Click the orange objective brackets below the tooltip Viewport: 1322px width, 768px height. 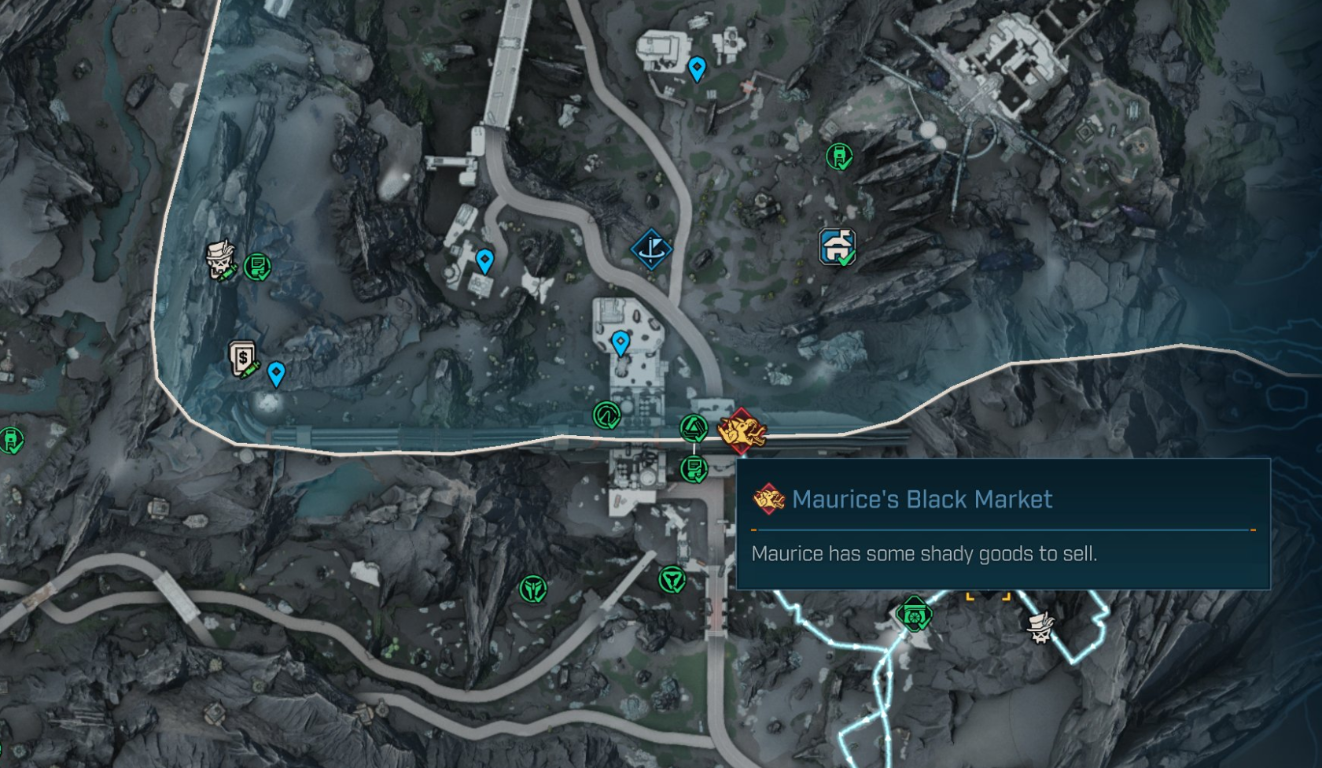tap(987, 596)
